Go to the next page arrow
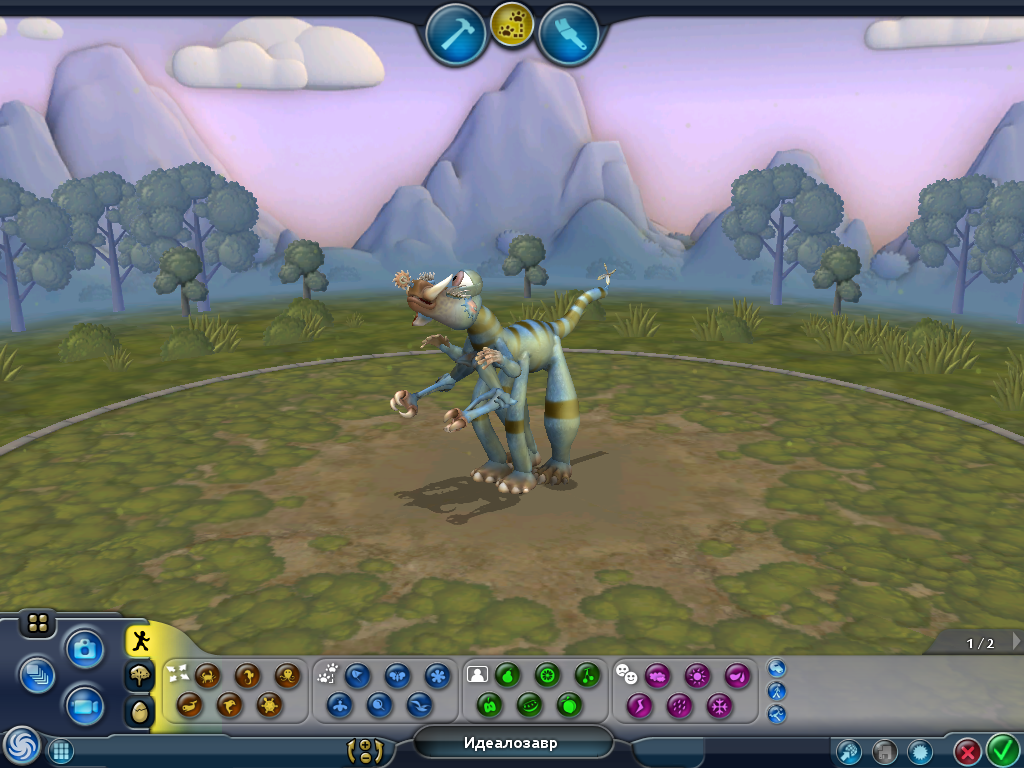 tap(1016, 641)
